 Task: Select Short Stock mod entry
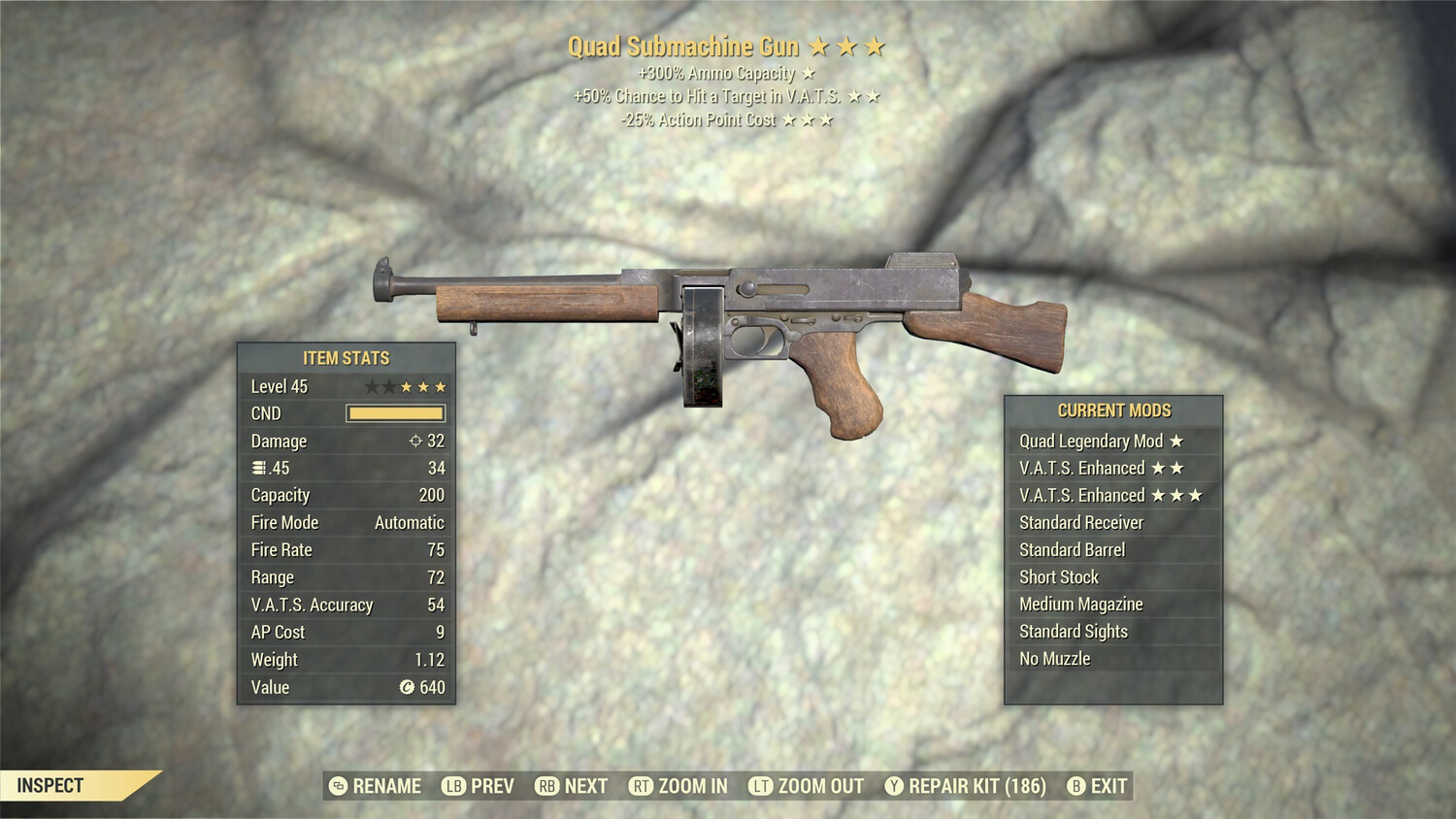[x=1058, y=576]
